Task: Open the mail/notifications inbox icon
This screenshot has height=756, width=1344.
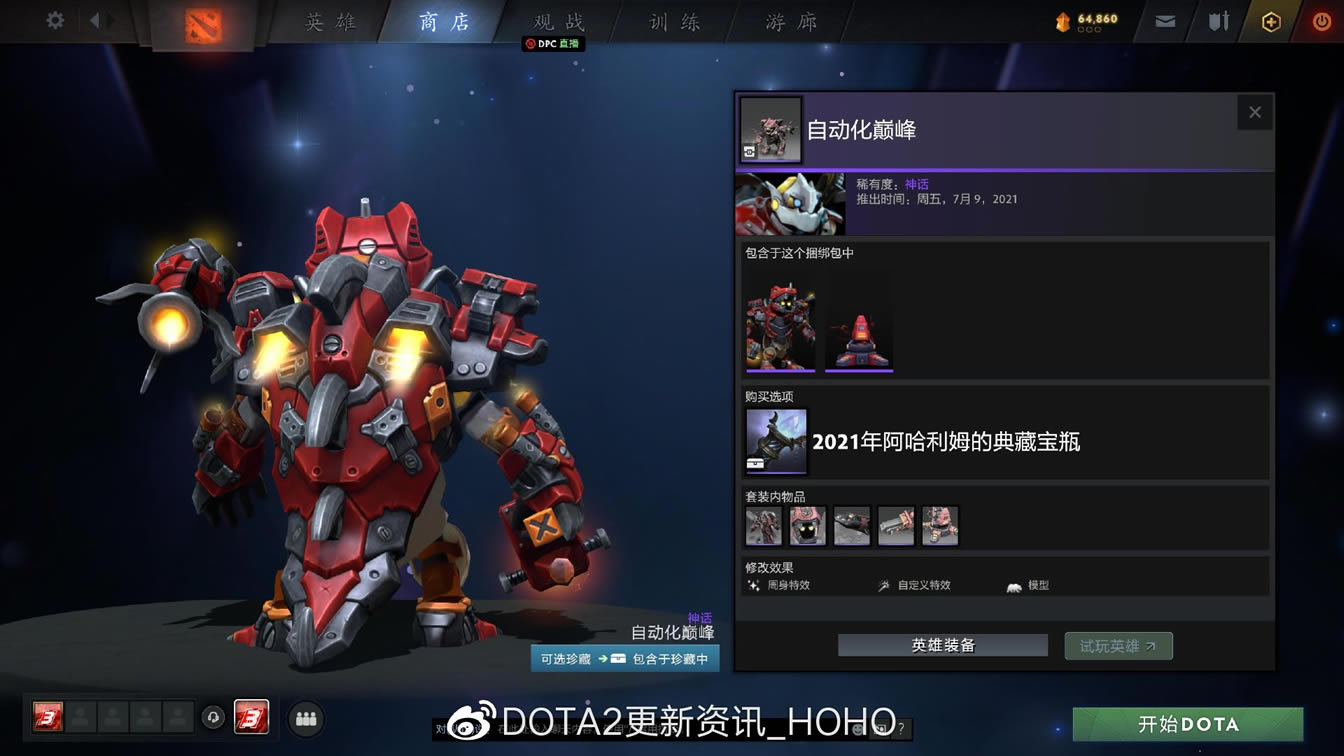Action: pos(1163,20)
